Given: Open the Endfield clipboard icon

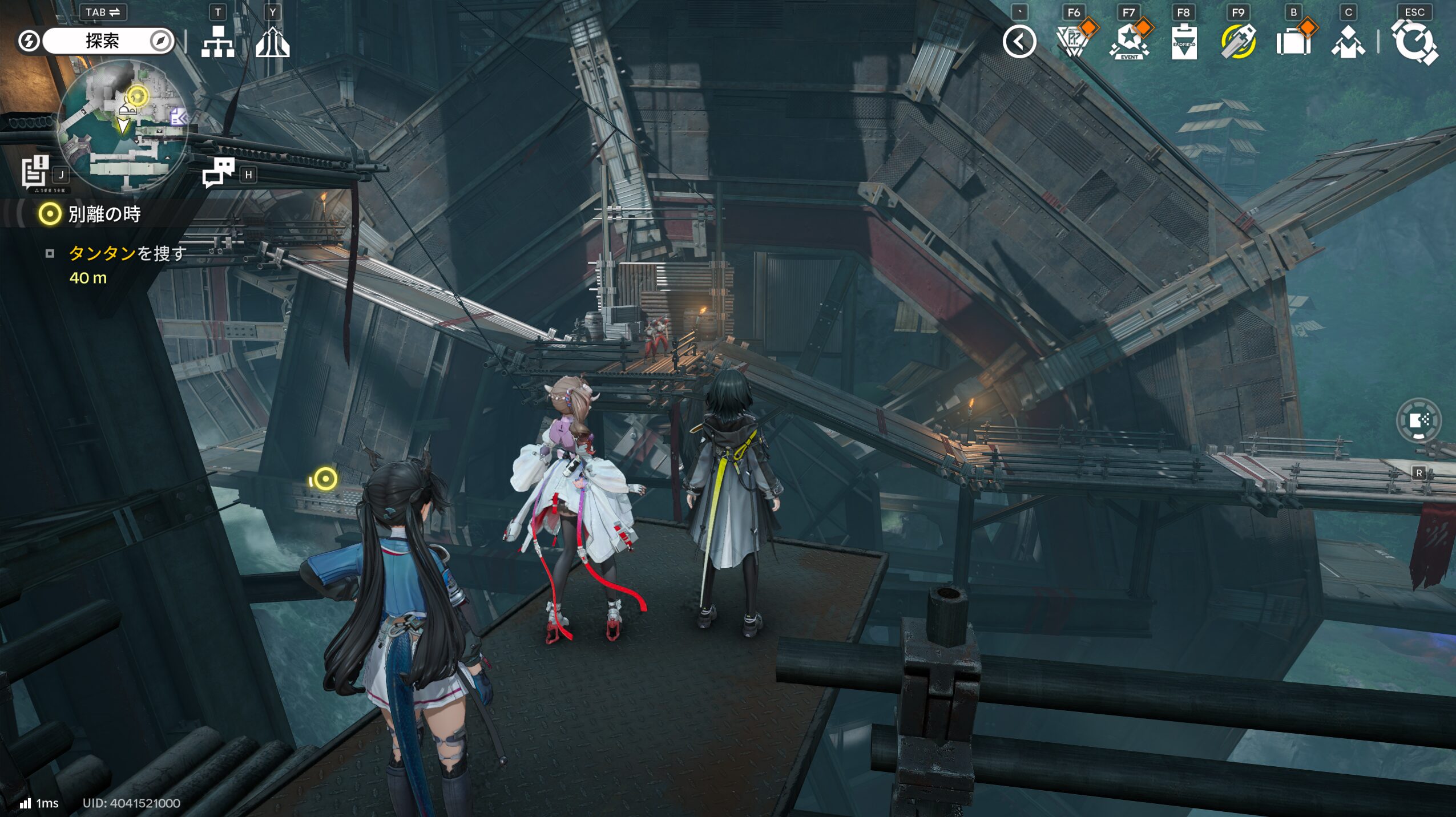Looking at the screenshot, I should click(1184, 42).
